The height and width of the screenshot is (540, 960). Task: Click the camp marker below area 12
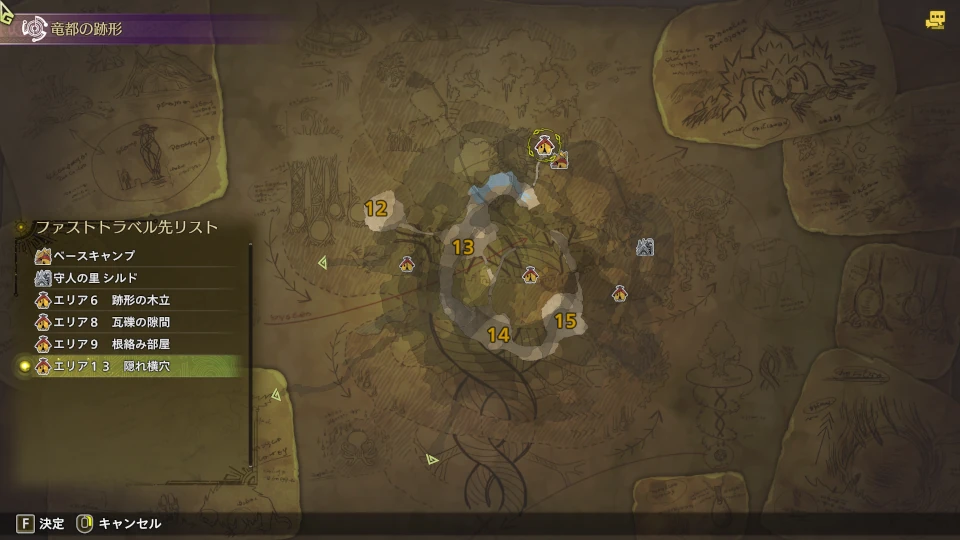407,264
